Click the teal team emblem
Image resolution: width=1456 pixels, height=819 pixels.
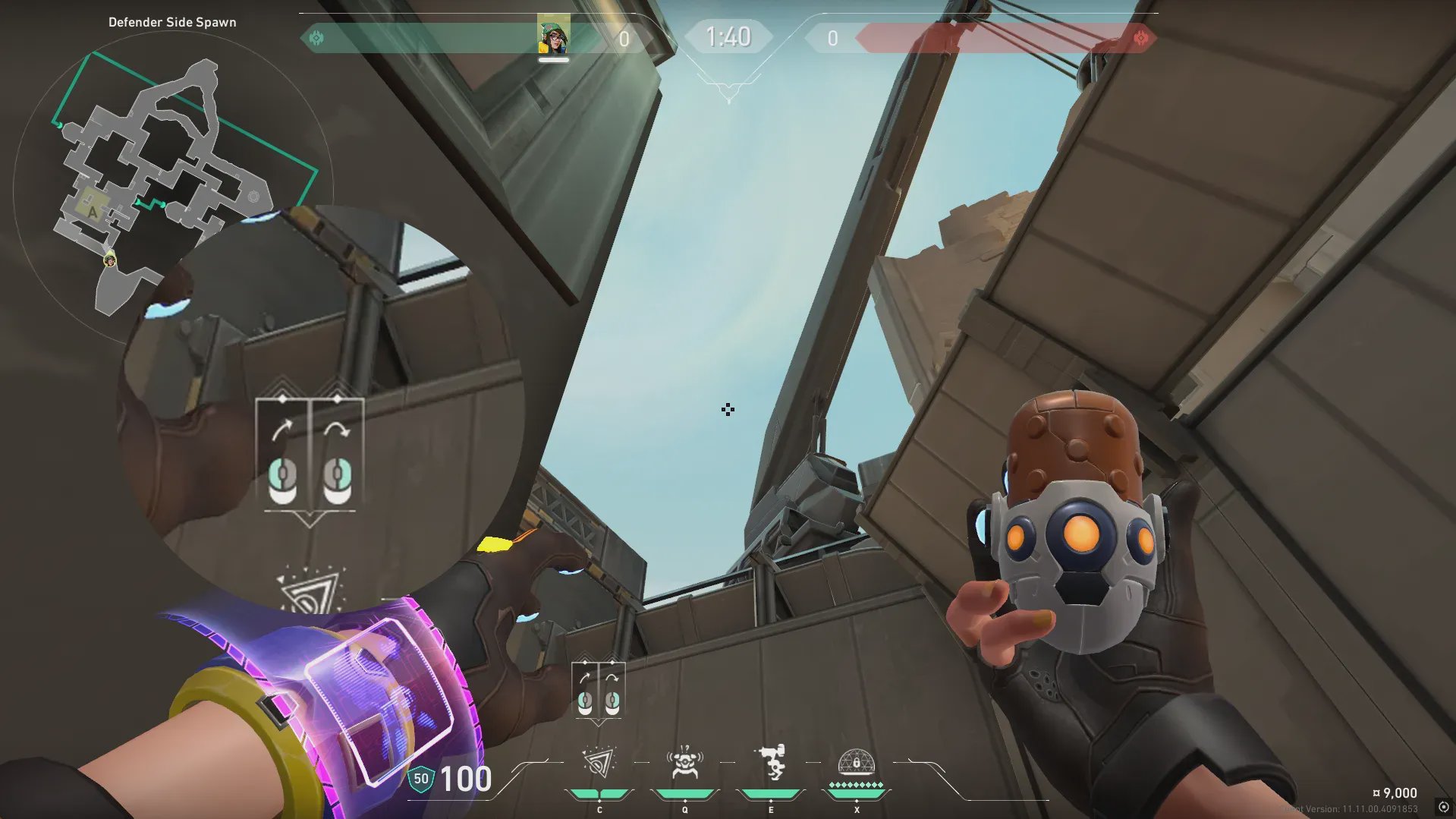[316, 38]
